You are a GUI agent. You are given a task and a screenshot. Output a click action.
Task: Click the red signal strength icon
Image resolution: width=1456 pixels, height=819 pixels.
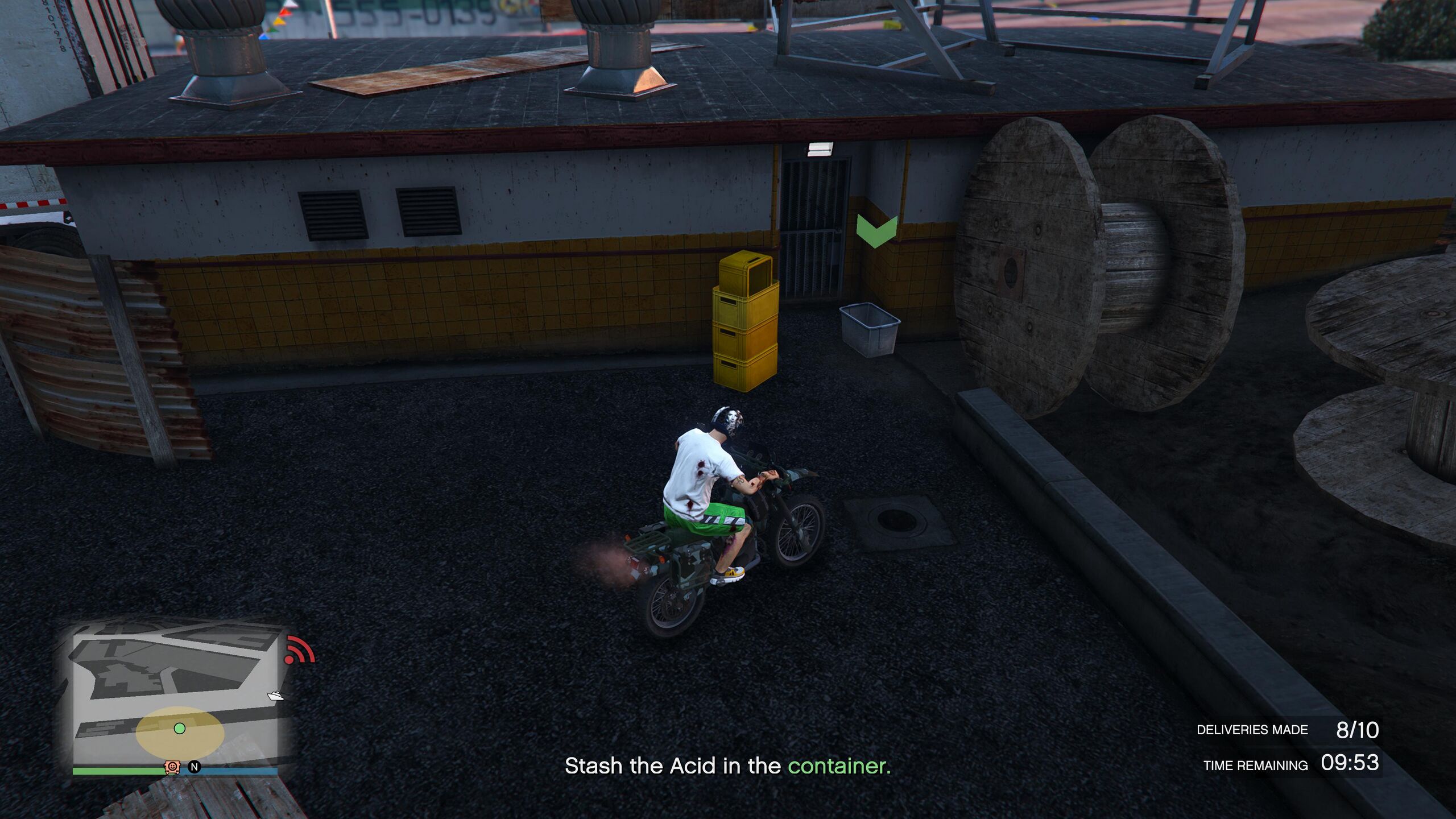pyautogui.click(x=299, y=650)
